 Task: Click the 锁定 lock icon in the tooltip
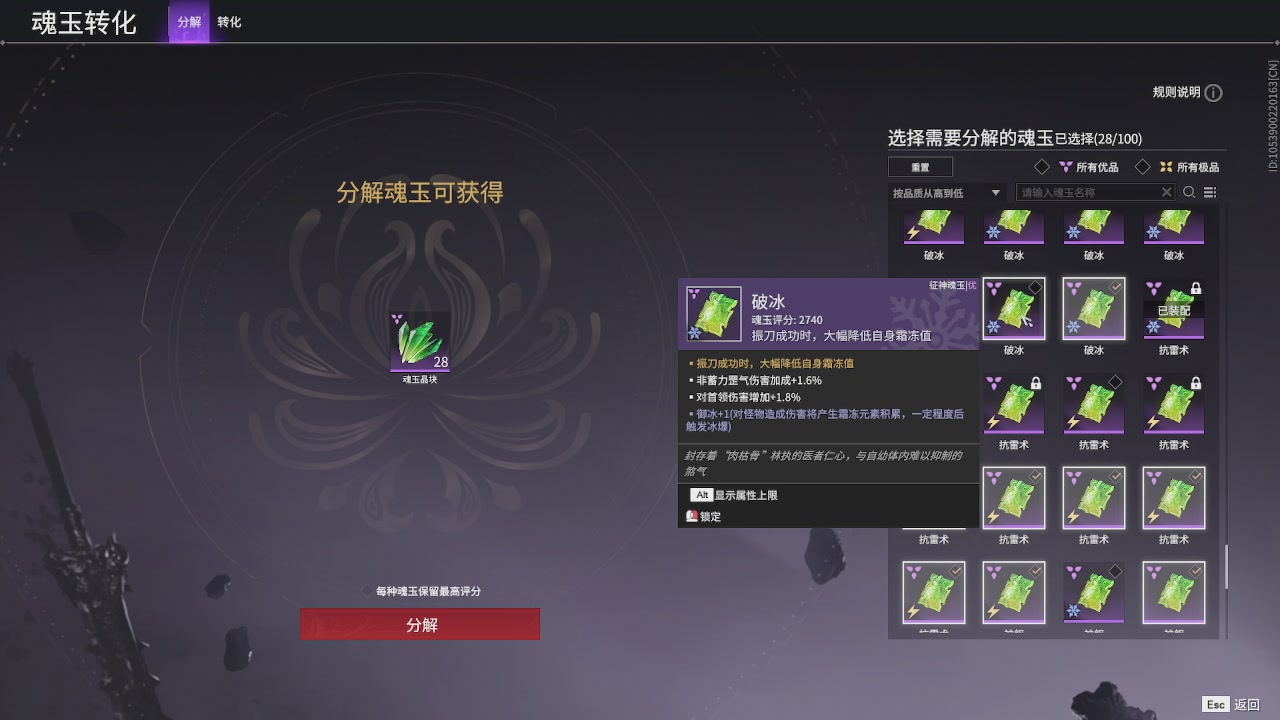[693, 516]
